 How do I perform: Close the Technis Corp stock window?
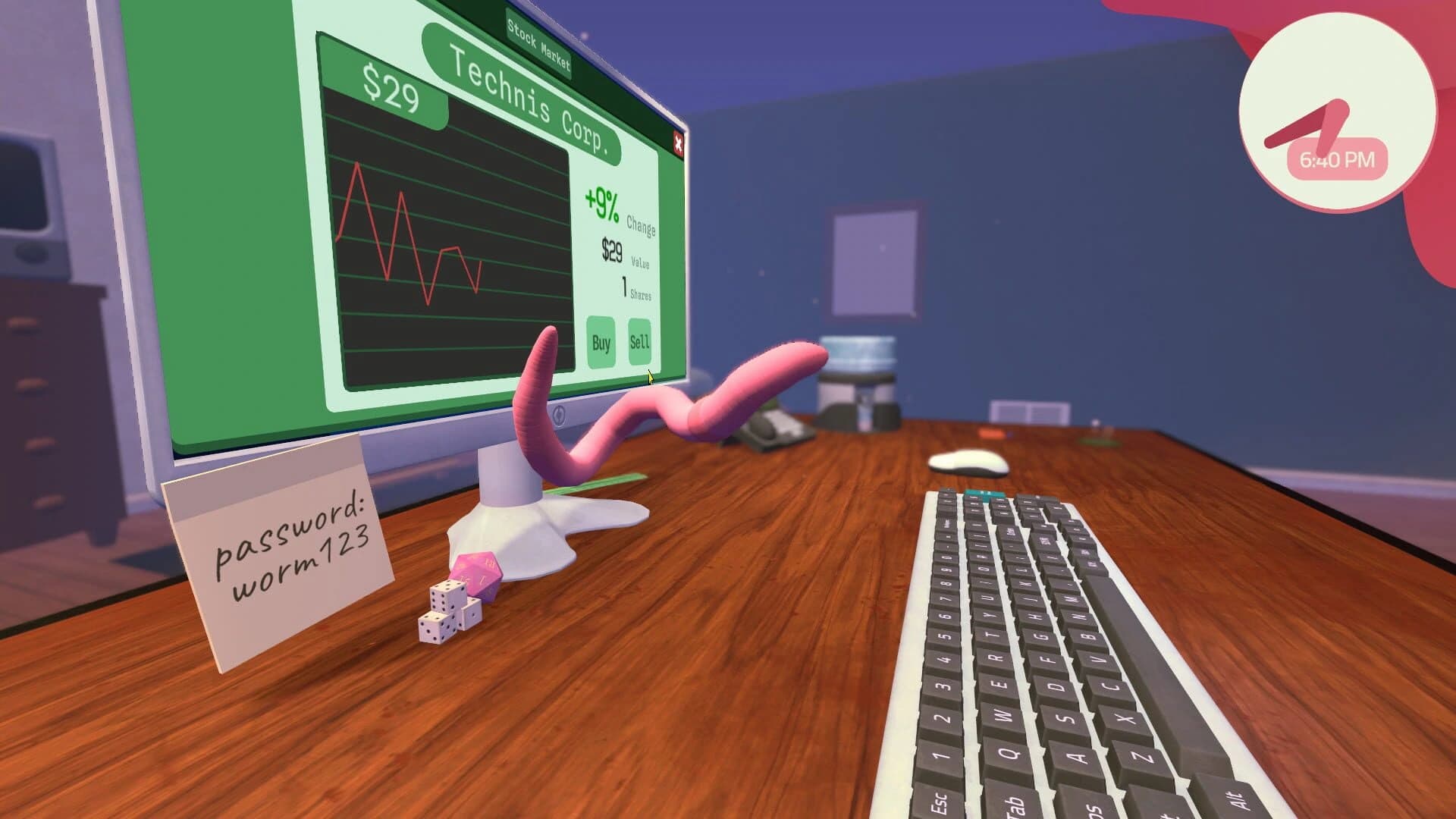coord(679,144)
